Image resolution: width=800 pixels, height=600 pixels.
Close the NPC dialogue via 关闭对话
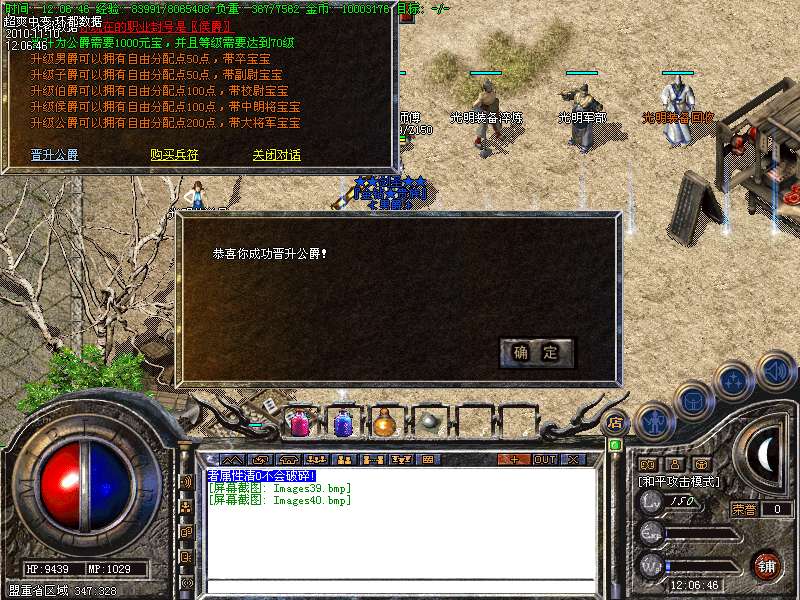tap(277, 155)
